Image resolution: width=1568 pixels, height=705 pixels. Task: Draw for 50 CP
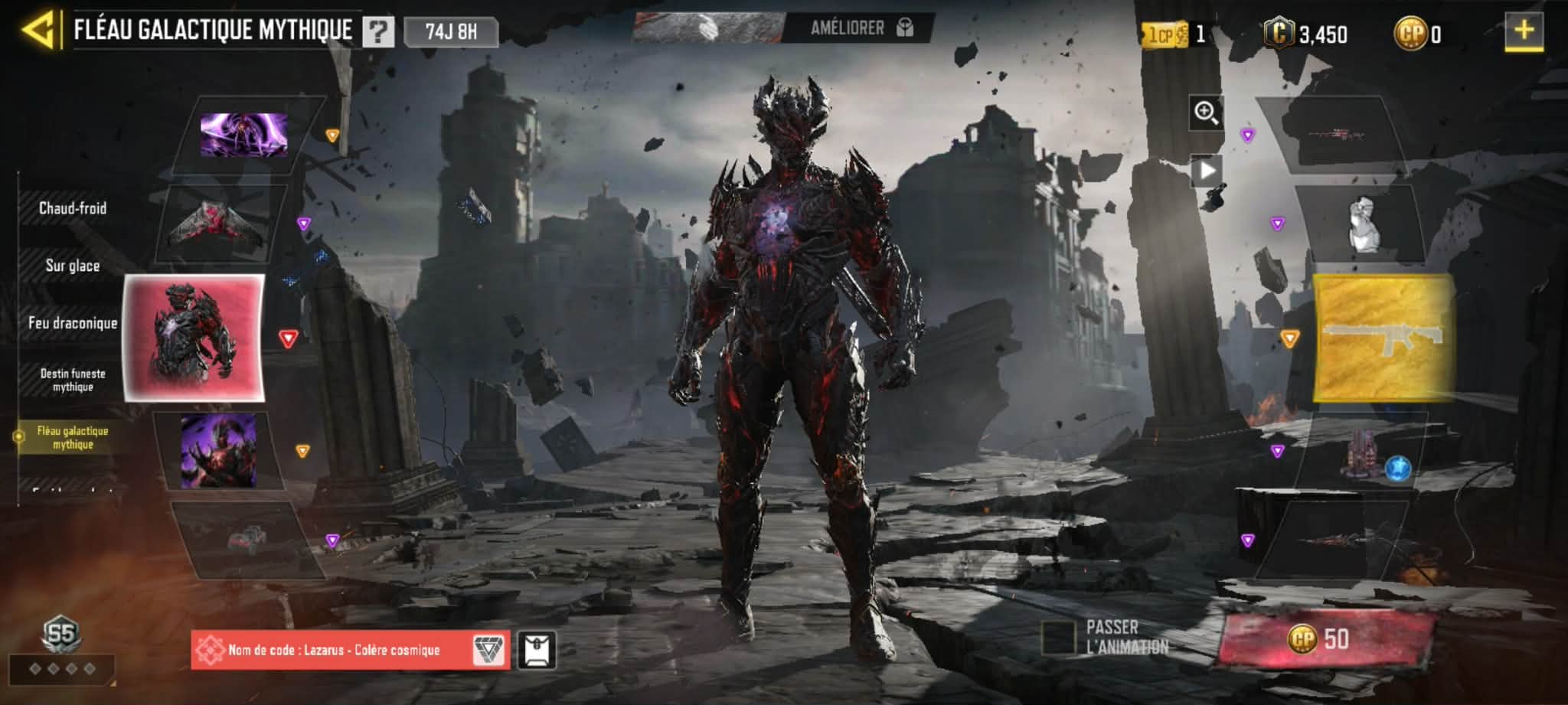click(x=1325, y=638)
